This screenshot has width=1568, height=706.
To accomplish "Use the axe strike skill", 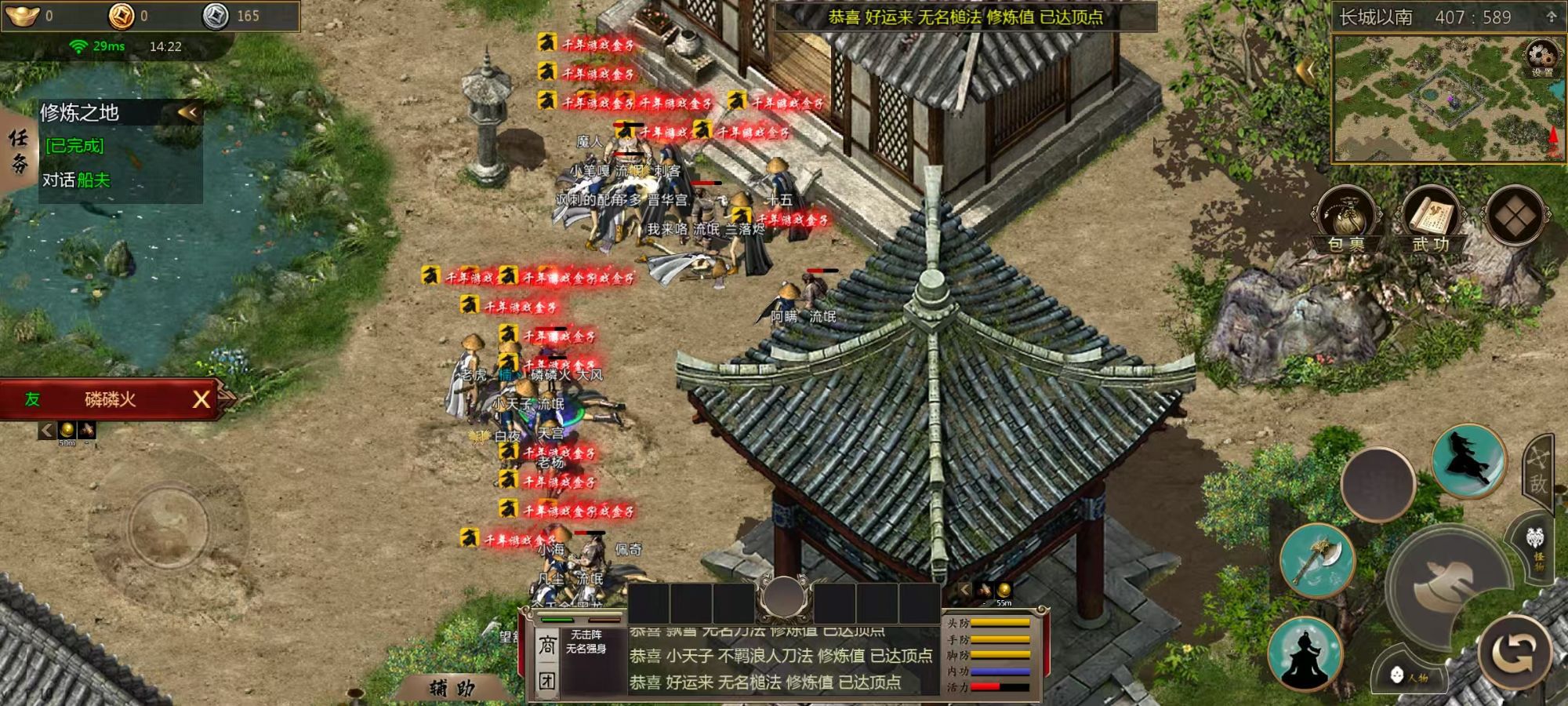I will 1317,559.
